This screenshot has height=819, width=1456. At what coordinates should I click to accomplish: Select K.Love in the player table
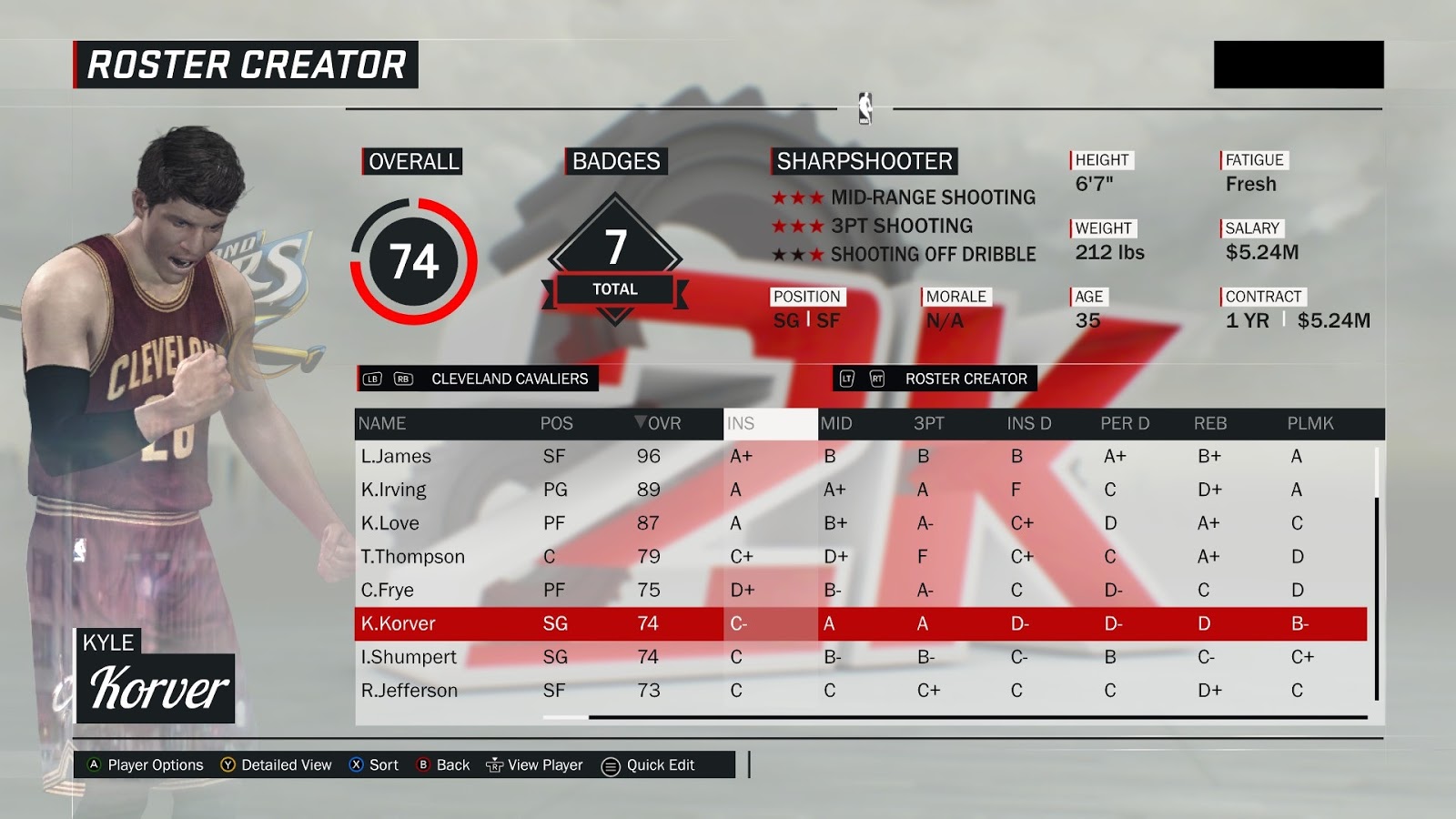[x=390, y=523]
